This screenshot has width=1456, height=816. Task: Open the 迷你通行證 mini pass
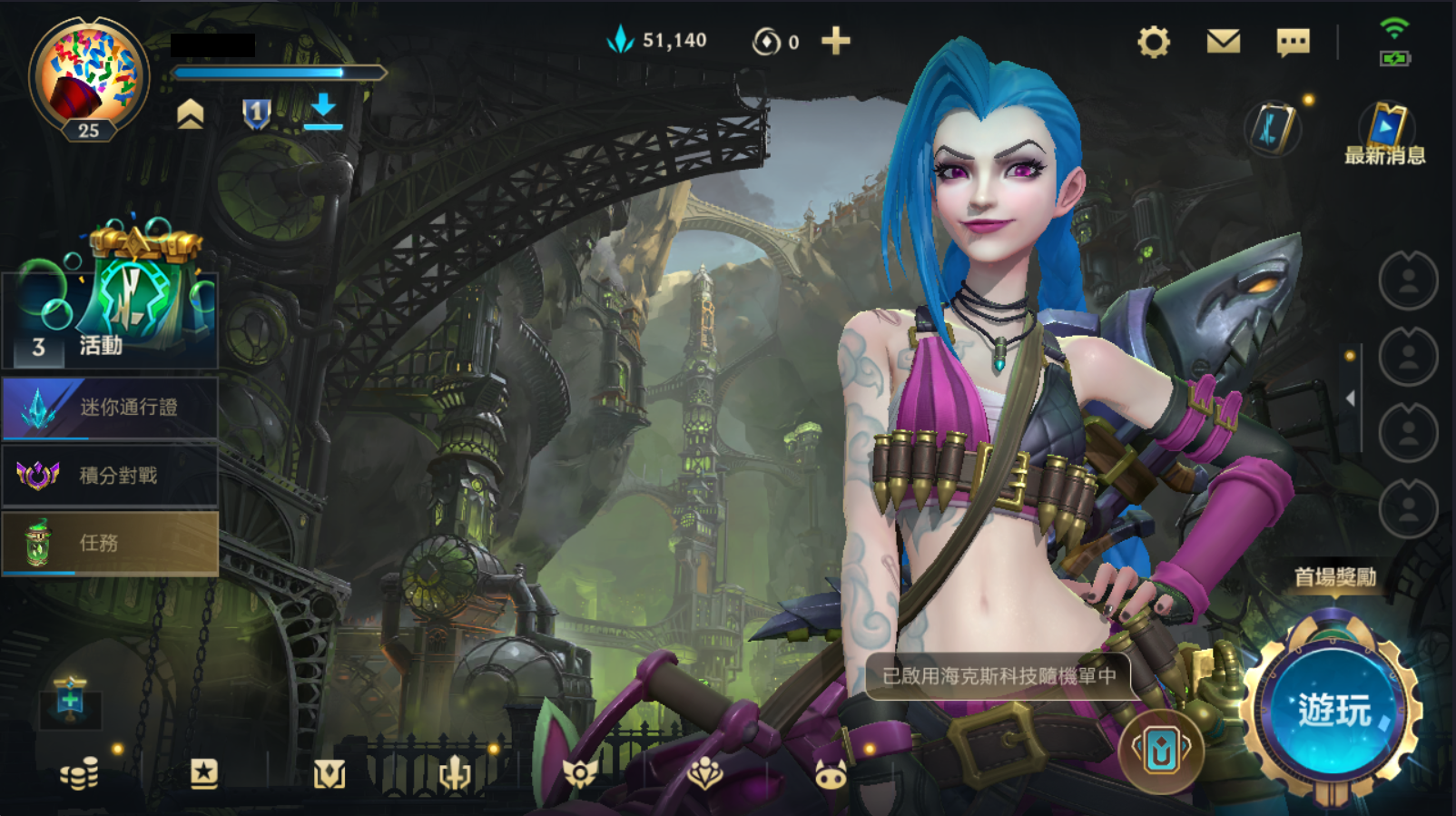[110, 408]
